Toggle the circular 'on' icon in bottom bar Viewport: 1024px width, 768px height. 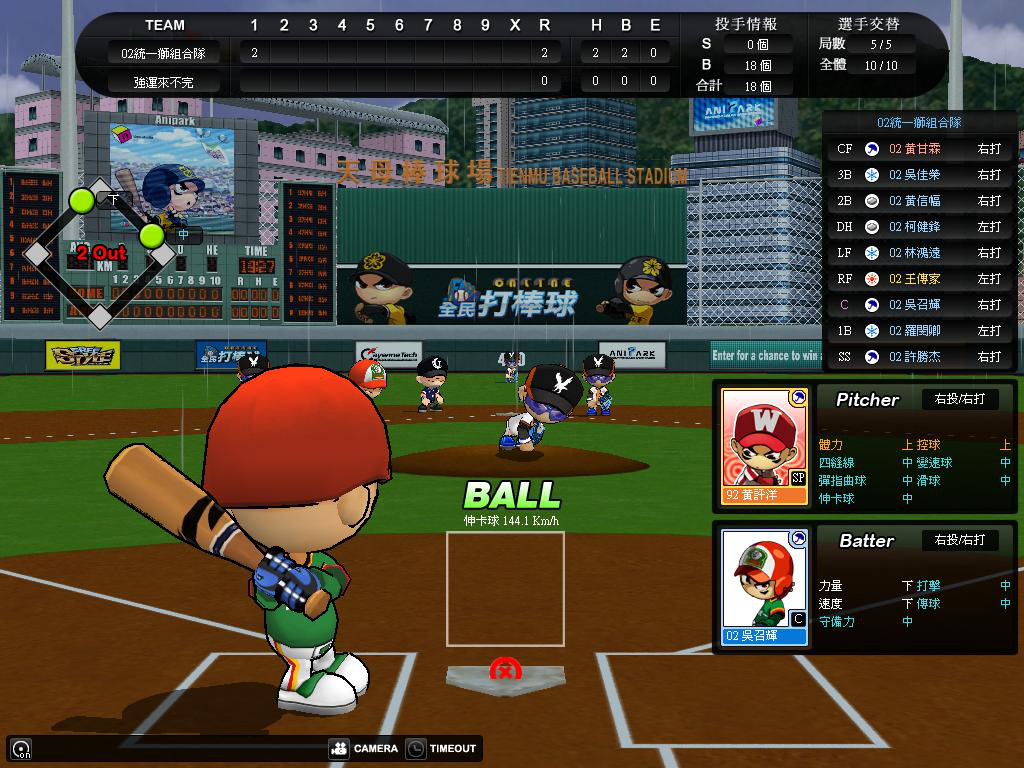coord(20,748)
